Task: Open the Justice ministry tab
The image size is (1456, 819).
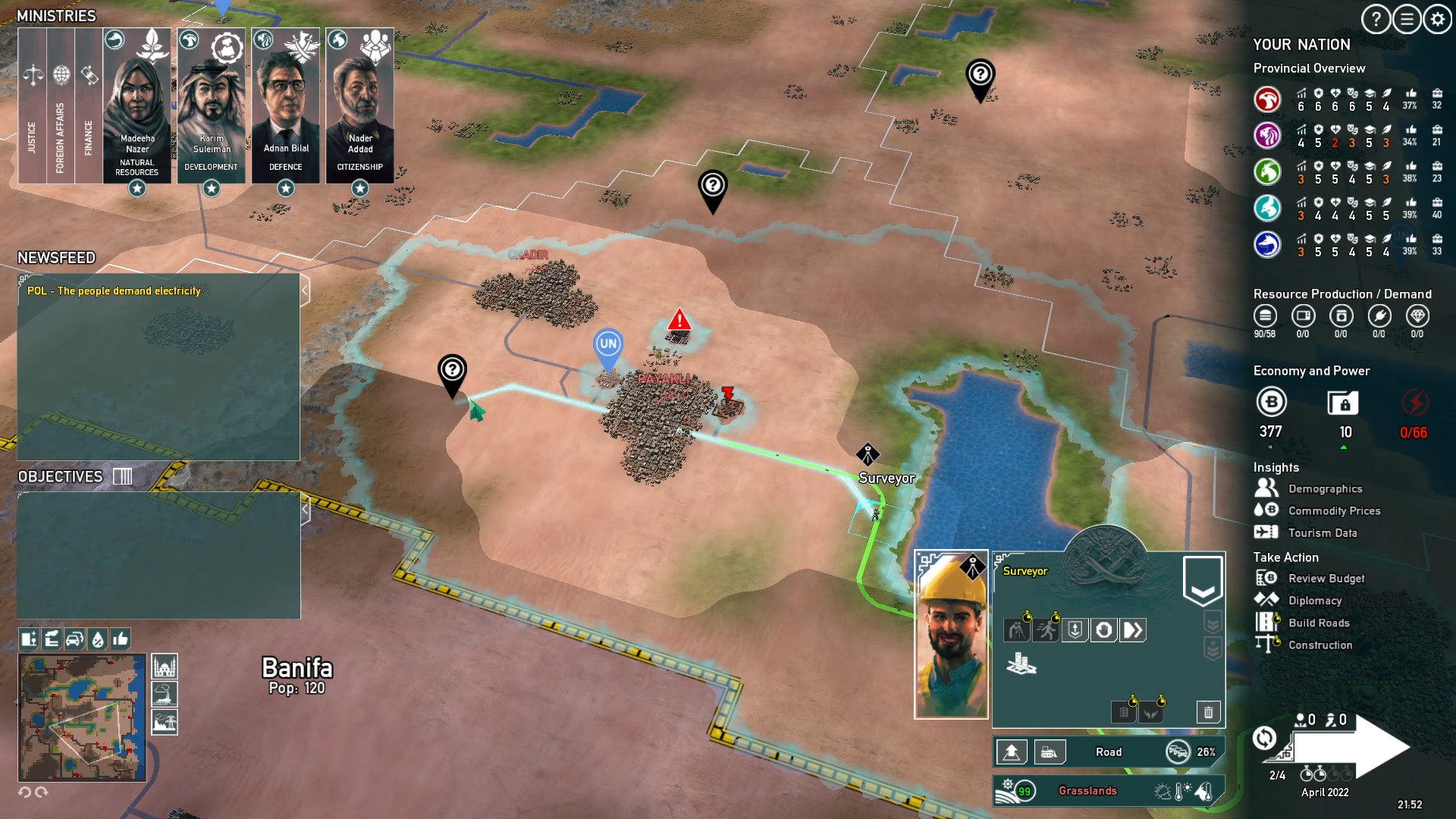Action: tap(33, 106)
